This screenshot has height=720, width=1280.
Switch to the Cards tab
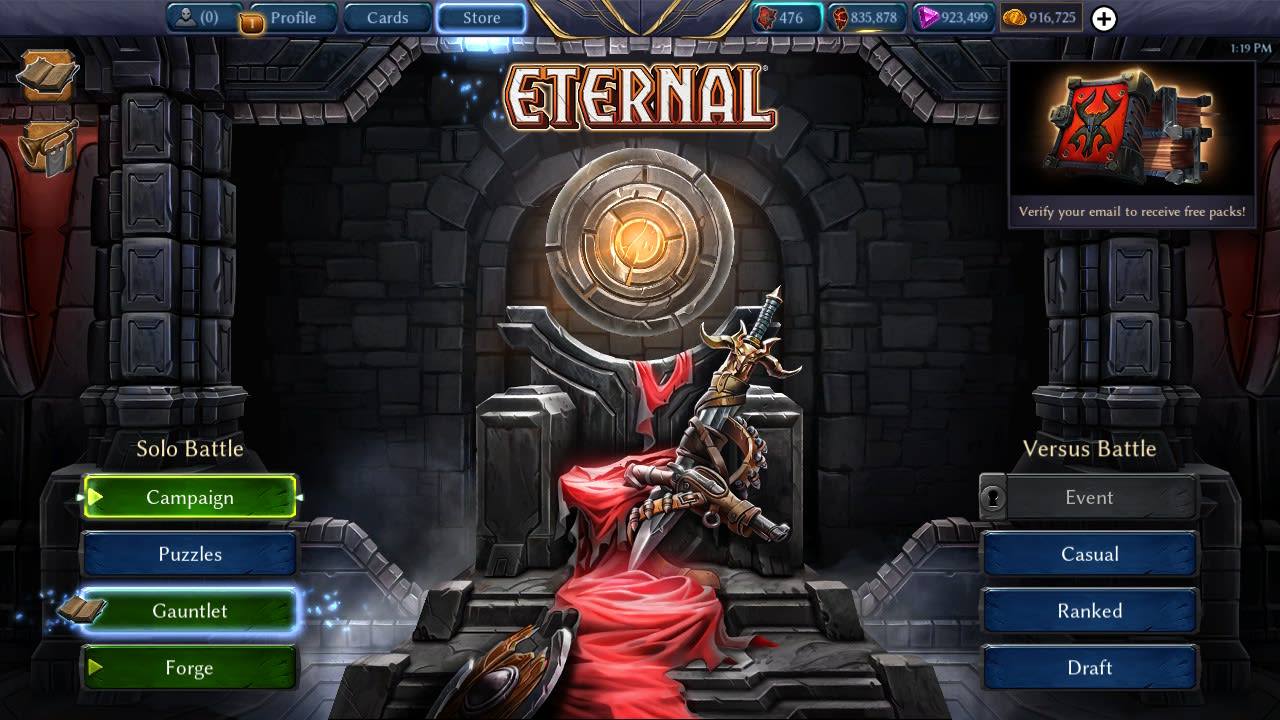click(x=387, y=16)
